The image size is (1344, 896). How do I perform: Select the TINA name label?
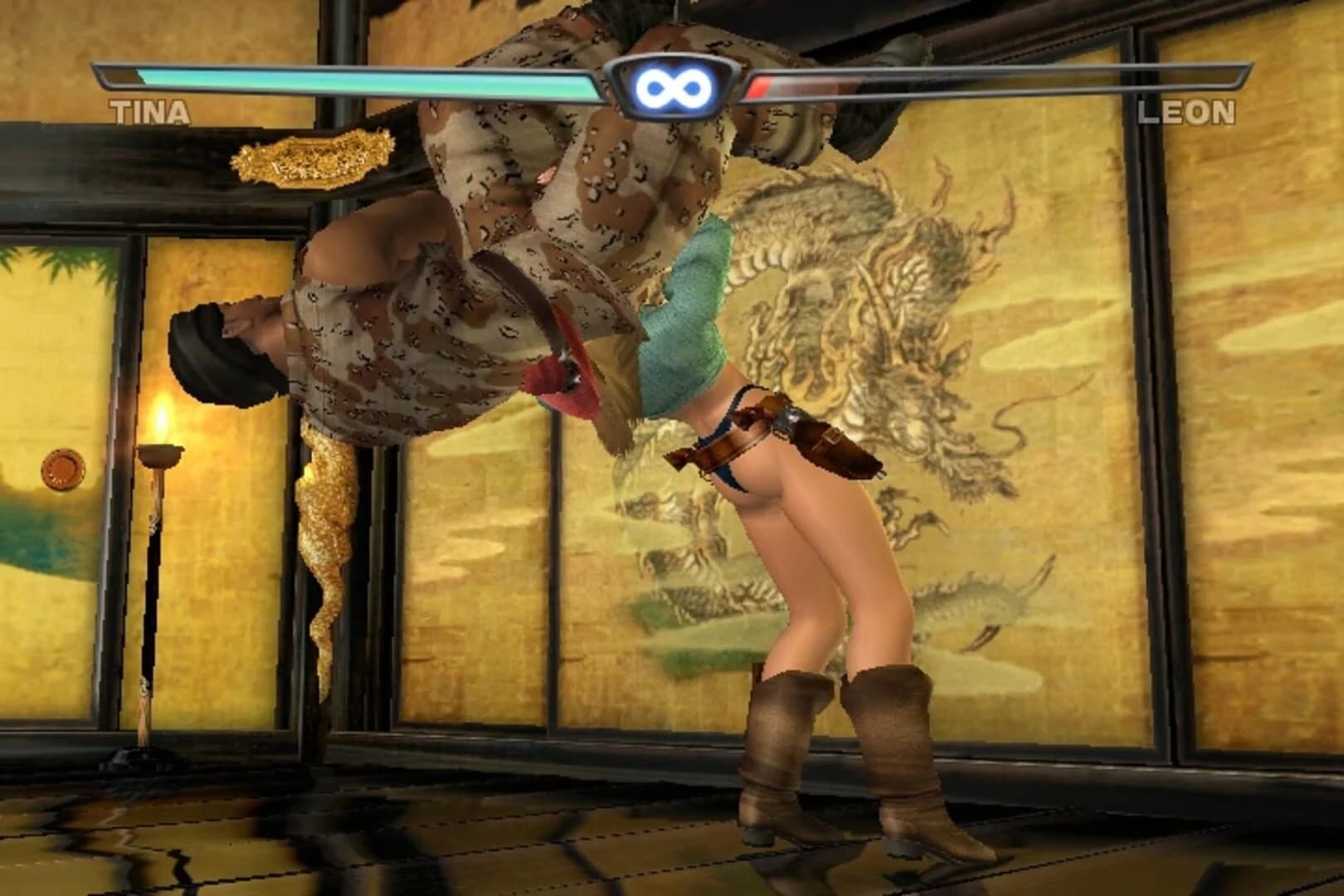(149, 112)
